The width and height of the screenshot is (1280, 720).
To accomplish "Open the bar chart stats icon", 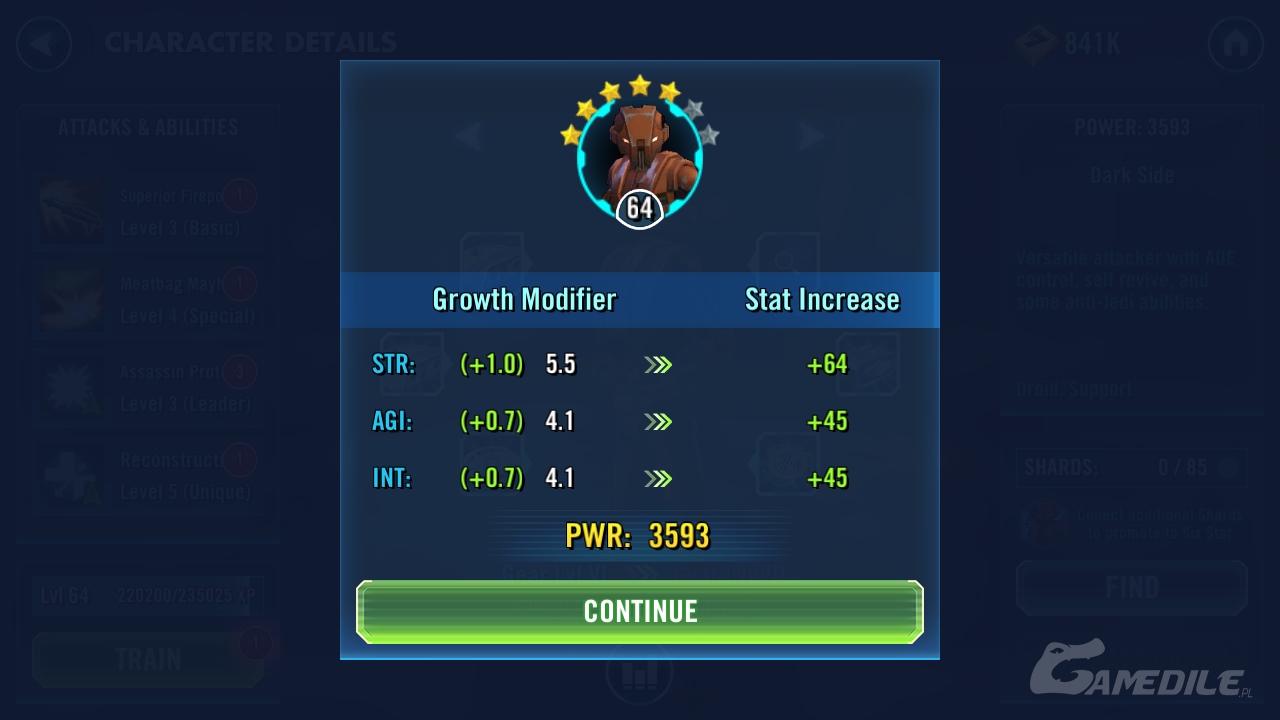I will [639, 675].
